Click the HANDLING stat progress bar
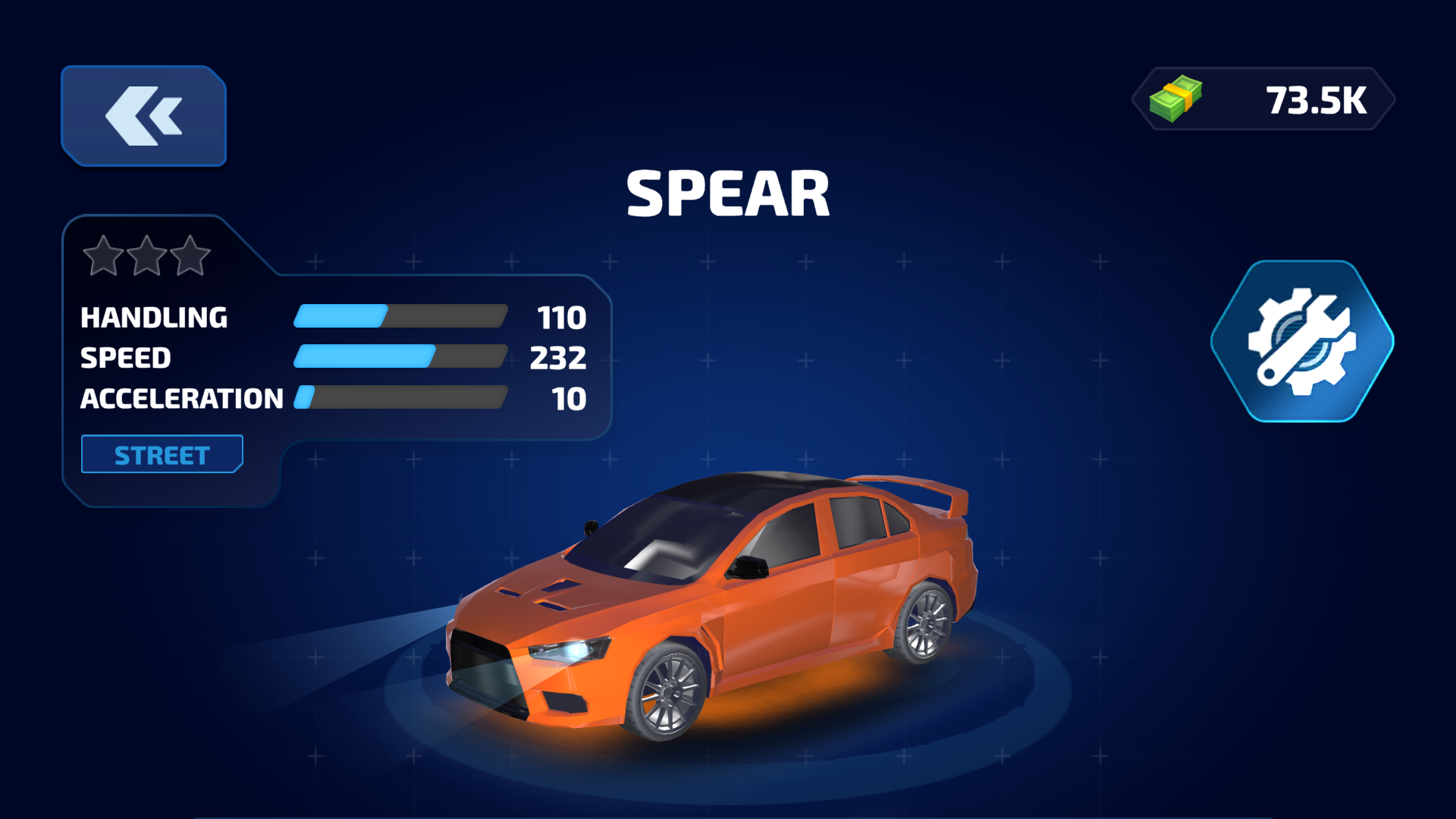1456x819 pixels. point(400,315)
